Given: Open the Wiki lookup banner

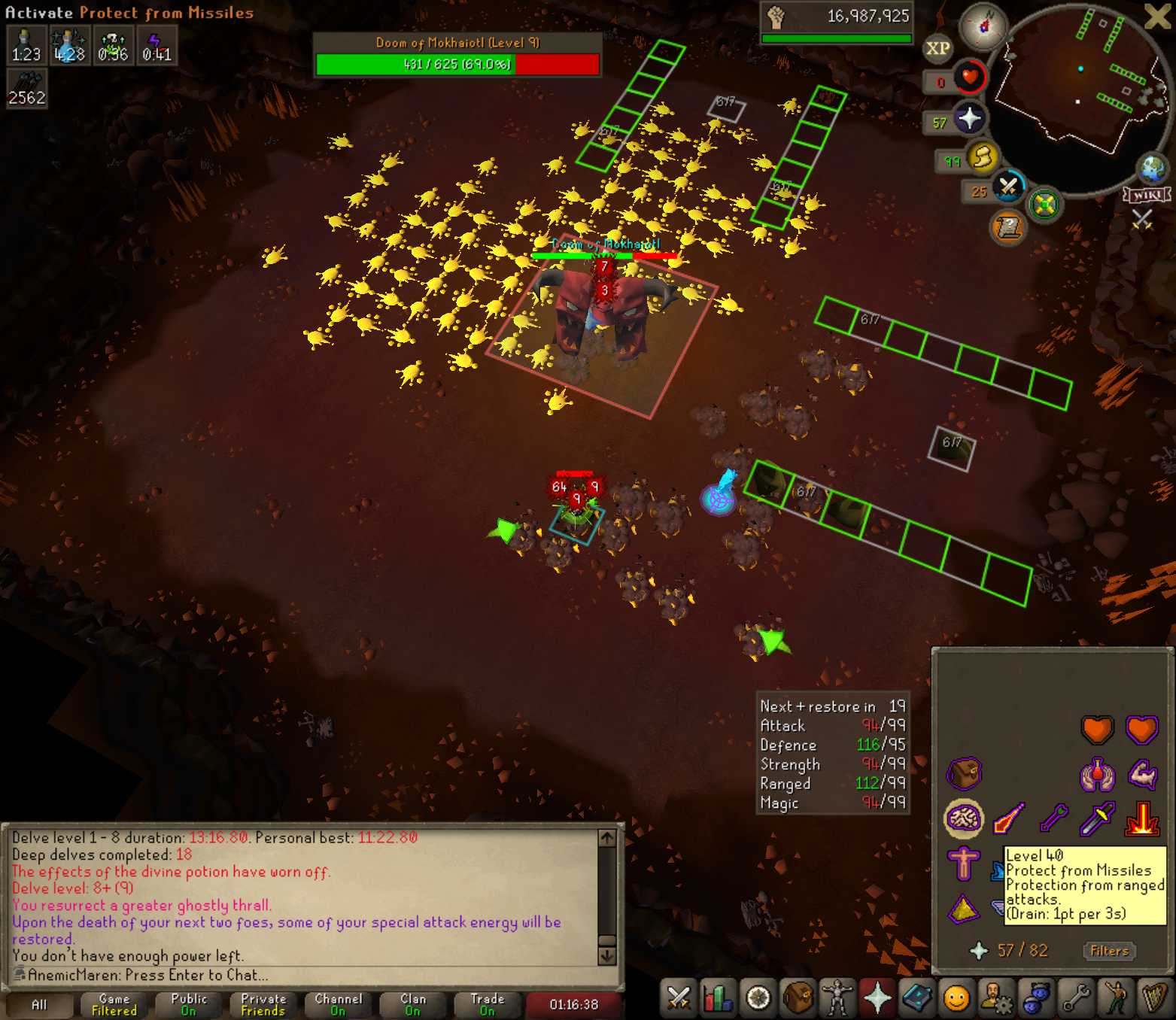Looking at the screenshot, I should pyautogui.click(x=1147, y=196).
